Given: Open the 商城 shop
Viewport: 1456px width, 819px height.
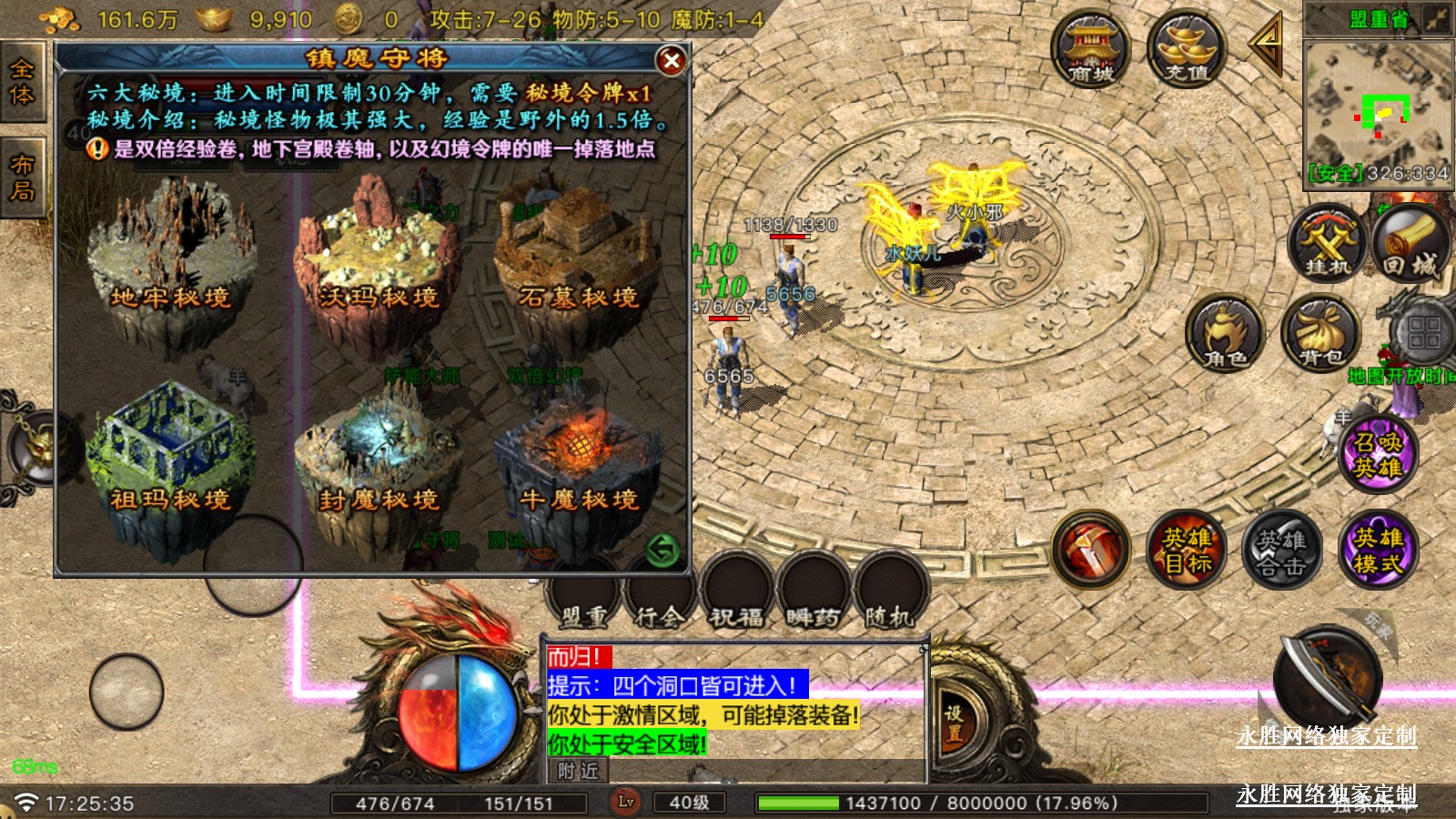Looking at the screenshot, I should pos(1090,50).
